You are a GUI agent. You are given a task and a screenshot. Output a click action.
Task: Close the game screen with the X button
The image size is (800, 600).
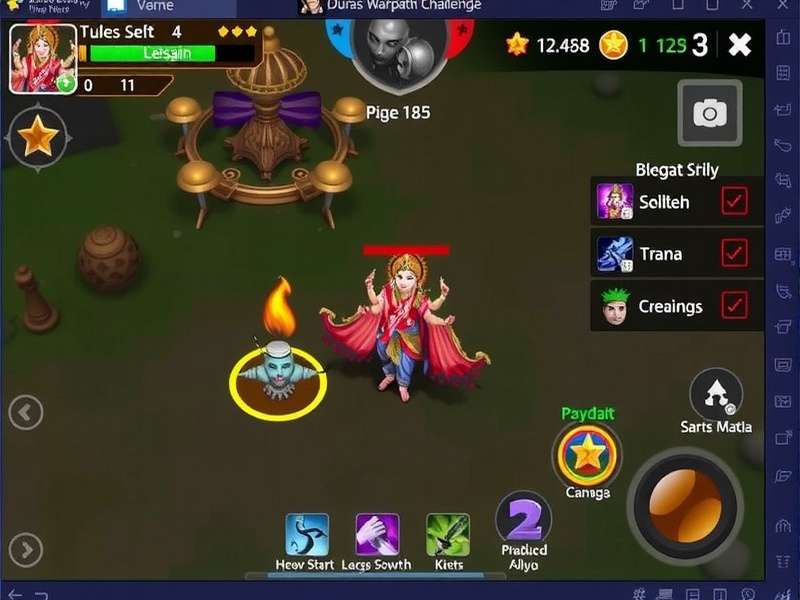740,44
